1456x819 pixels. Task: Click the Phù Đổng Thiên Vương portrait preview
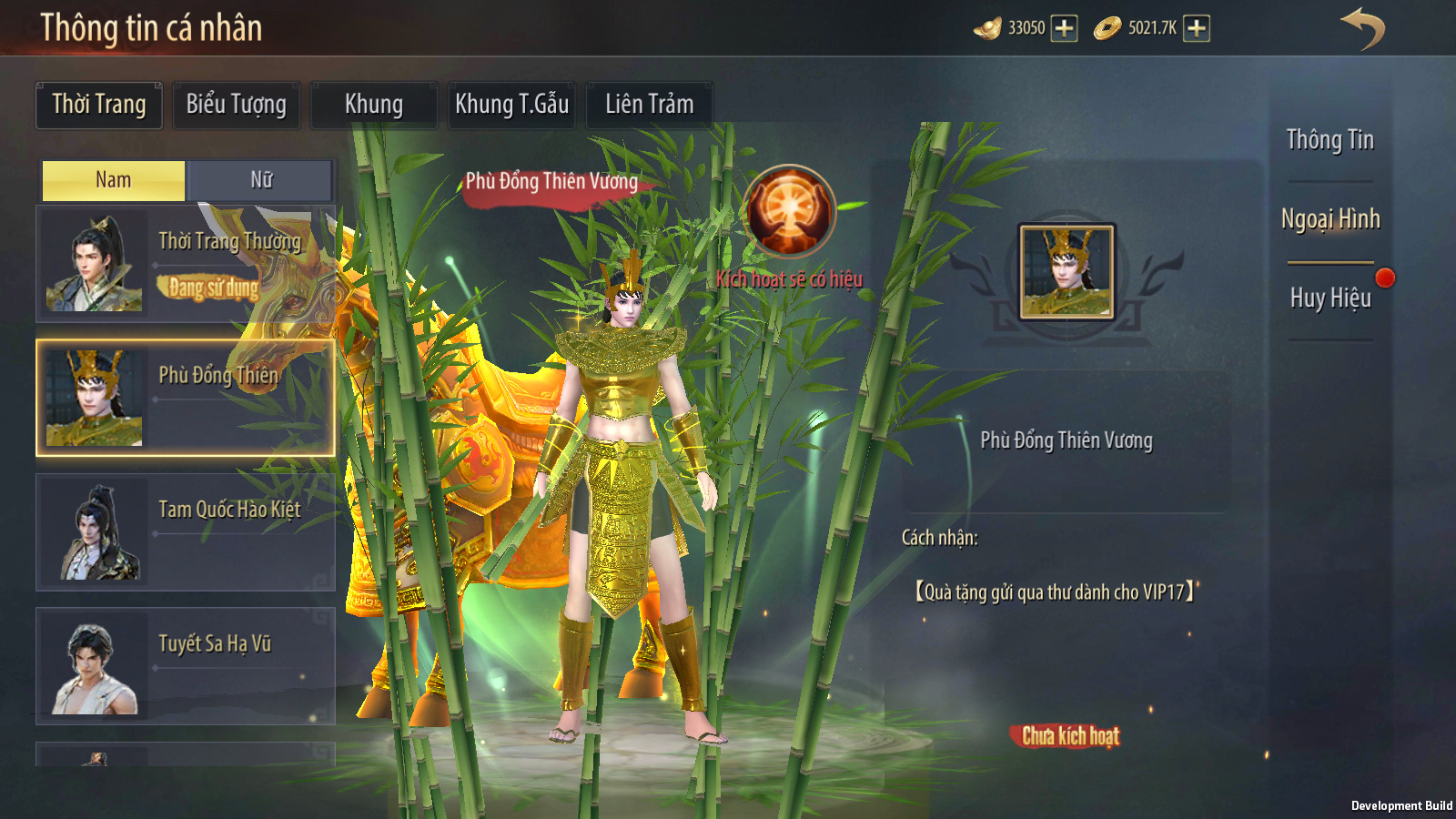(1067, 272)
